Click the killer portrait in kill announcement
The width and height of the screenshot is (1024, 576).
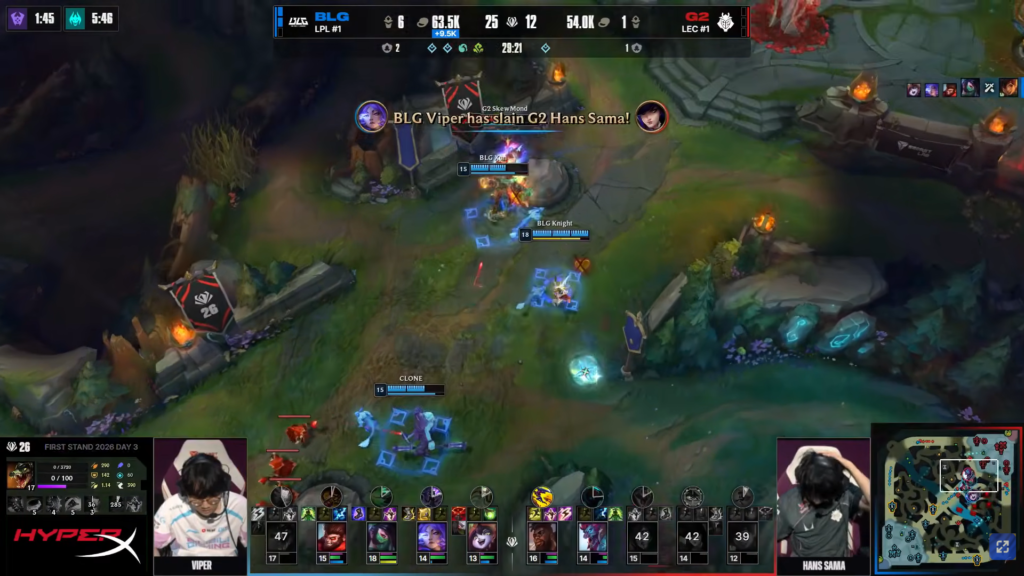[x=372, y=116]
